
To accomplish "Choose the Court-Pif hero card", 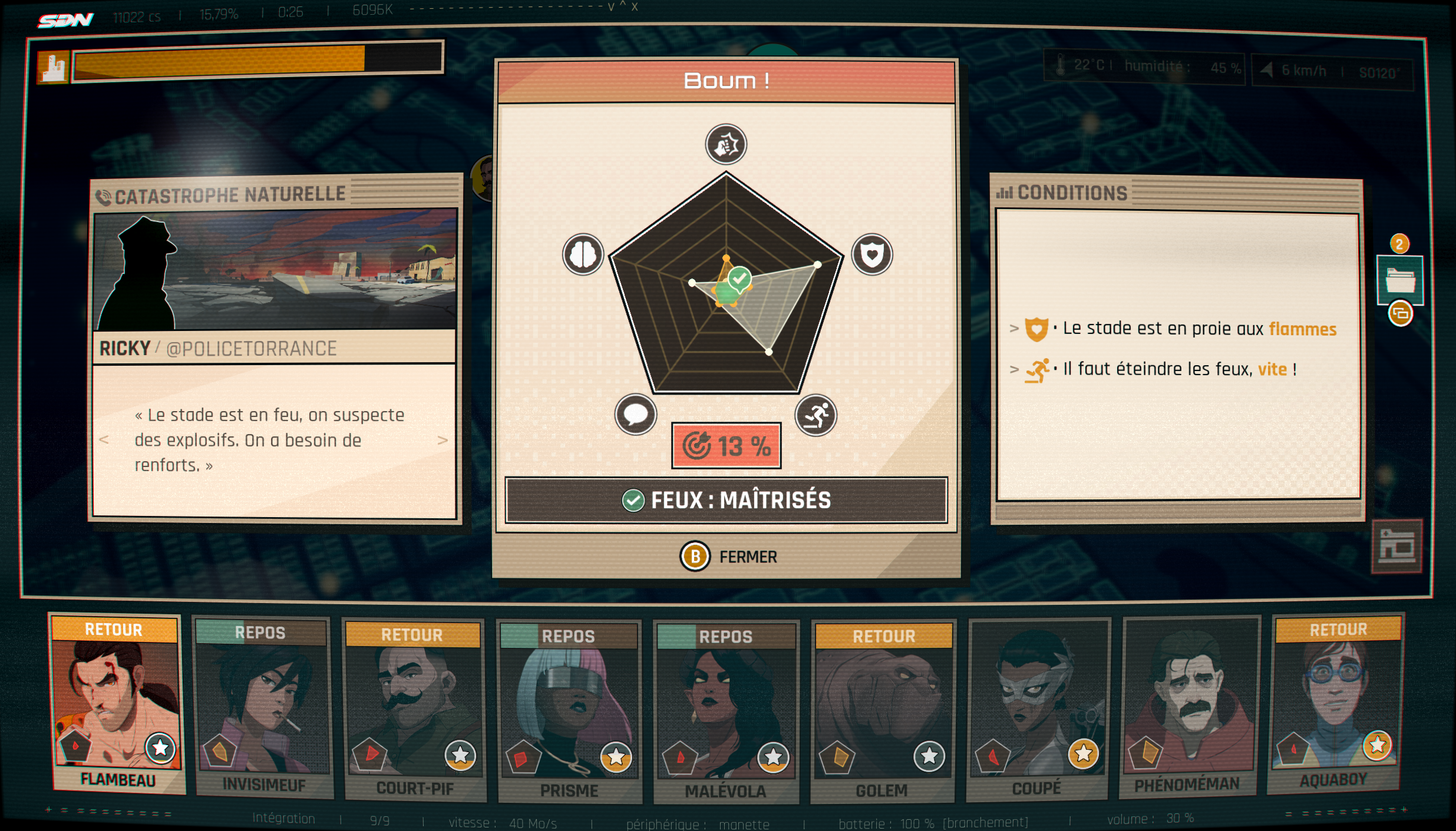I will [x=414, y=708].
